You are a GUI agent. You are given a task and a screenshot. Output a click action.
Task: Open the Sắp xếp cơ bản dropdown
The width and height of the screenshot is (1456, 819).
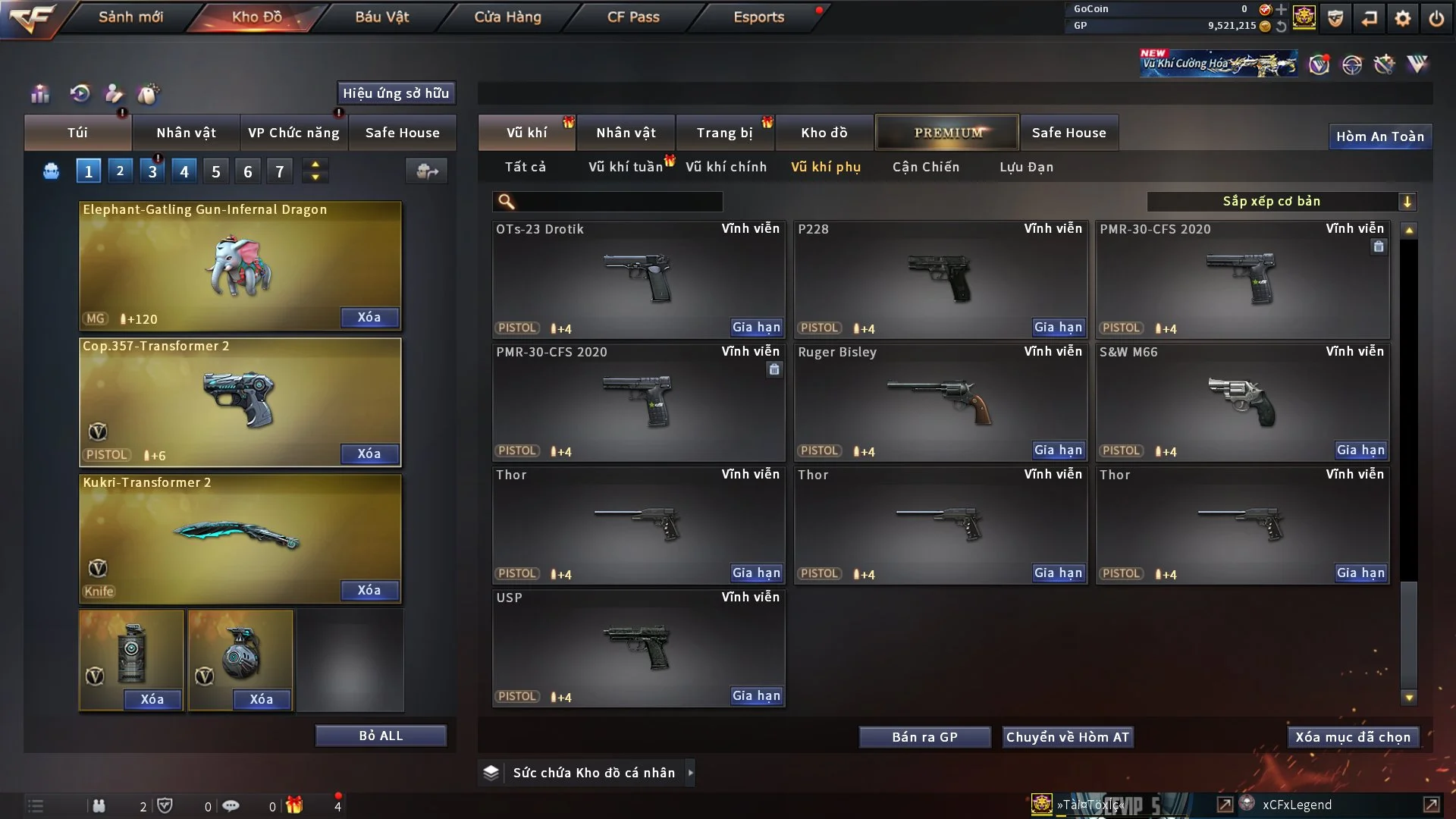pos(1281,201)
